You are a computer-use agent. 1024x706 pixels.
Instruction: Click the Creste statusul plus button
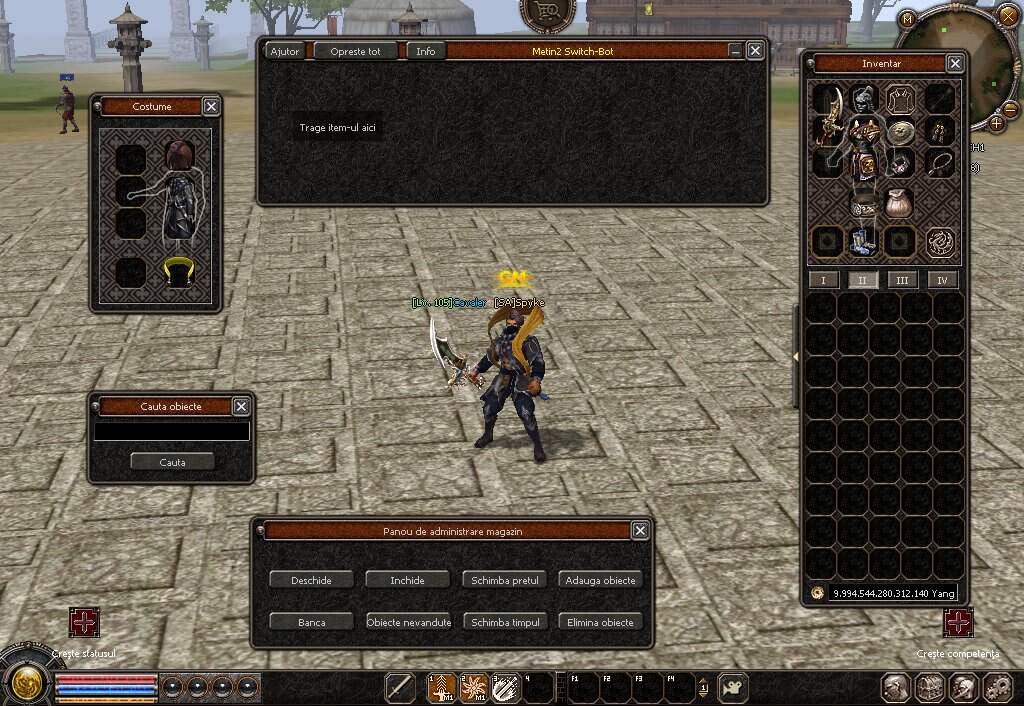click(x=85, y=622)
